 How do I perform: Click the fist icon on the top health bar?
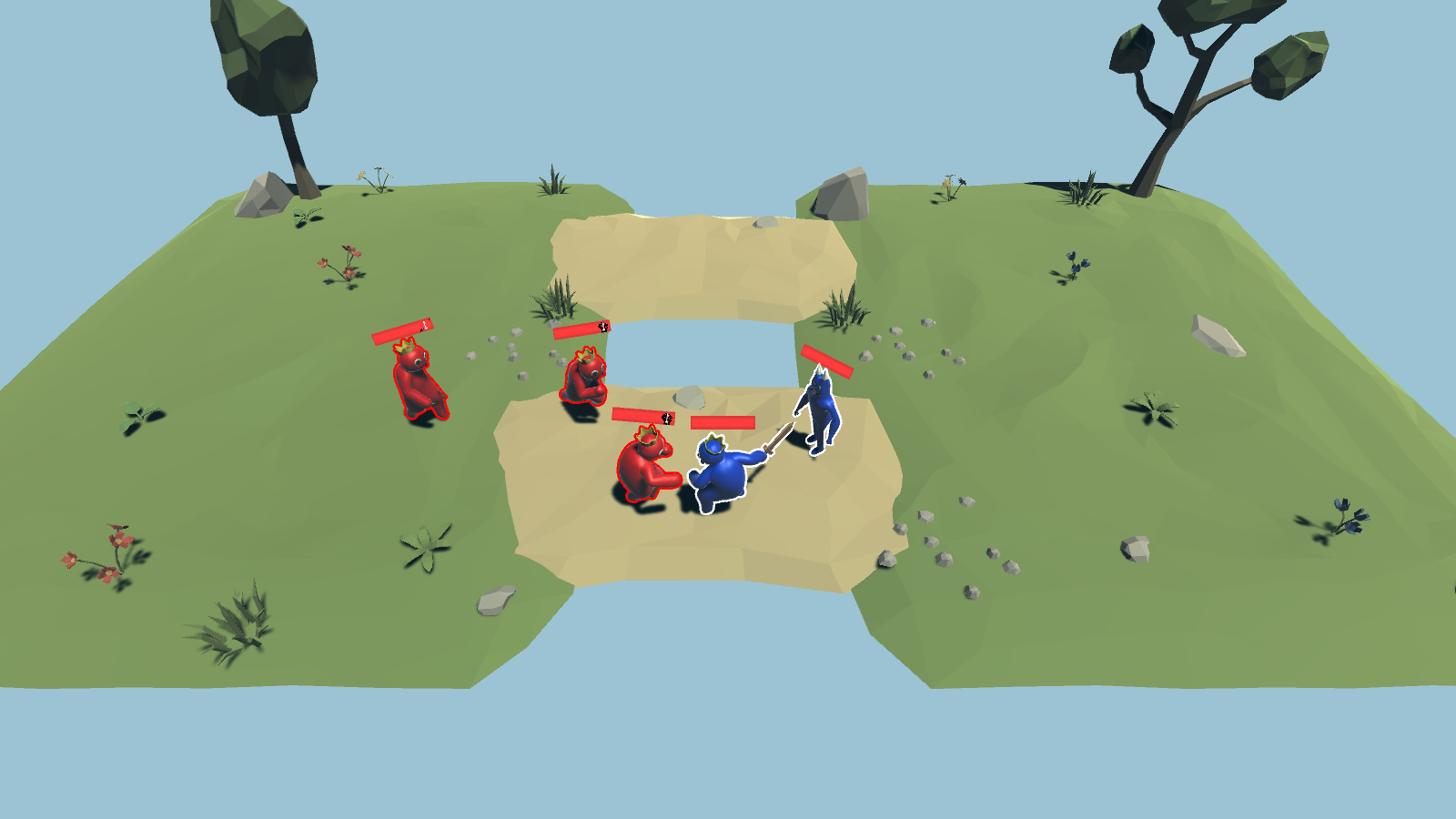[x=602, y=325]
